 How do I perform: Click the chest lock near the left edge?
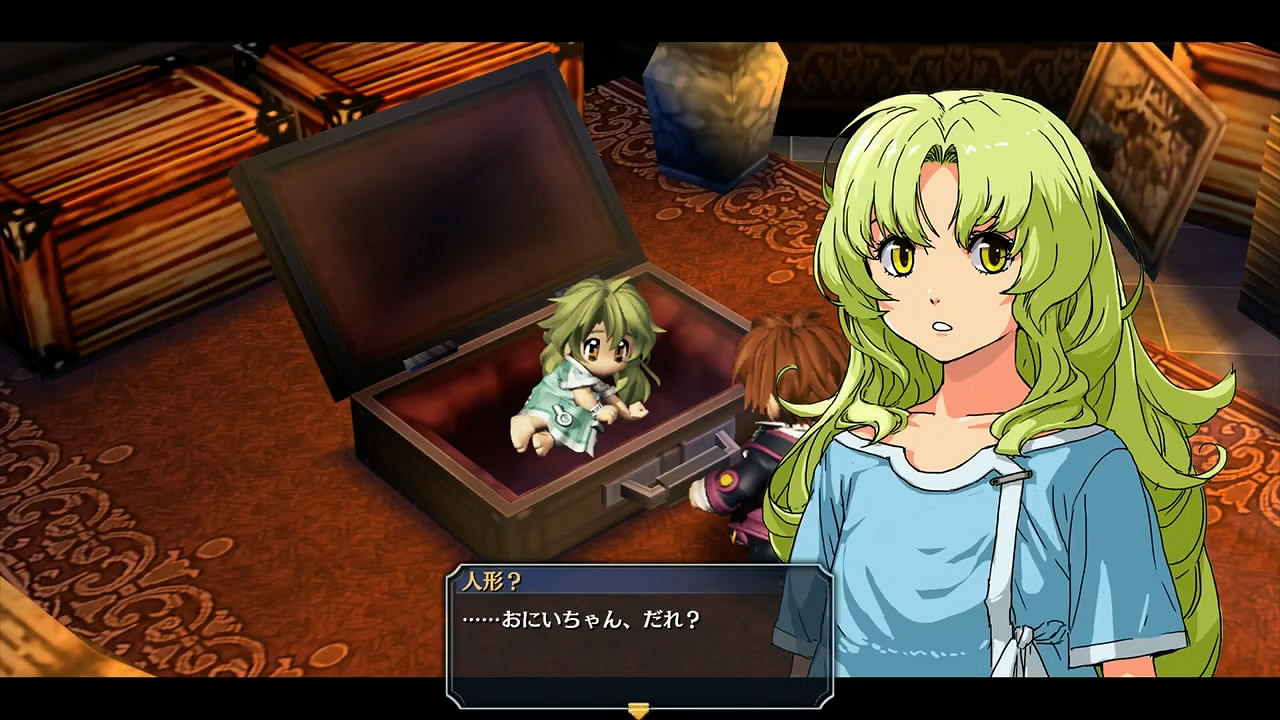tap(22, 230)
